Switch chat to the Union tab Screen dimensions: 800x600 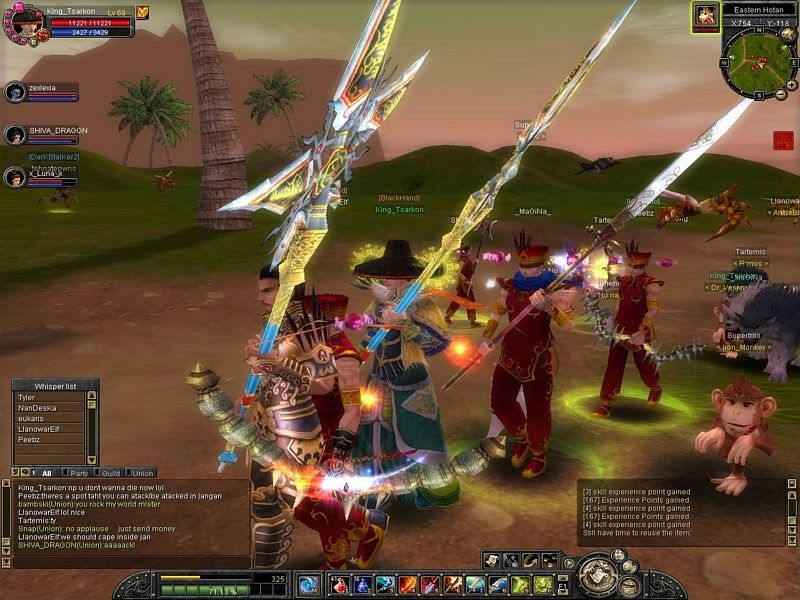143,473
